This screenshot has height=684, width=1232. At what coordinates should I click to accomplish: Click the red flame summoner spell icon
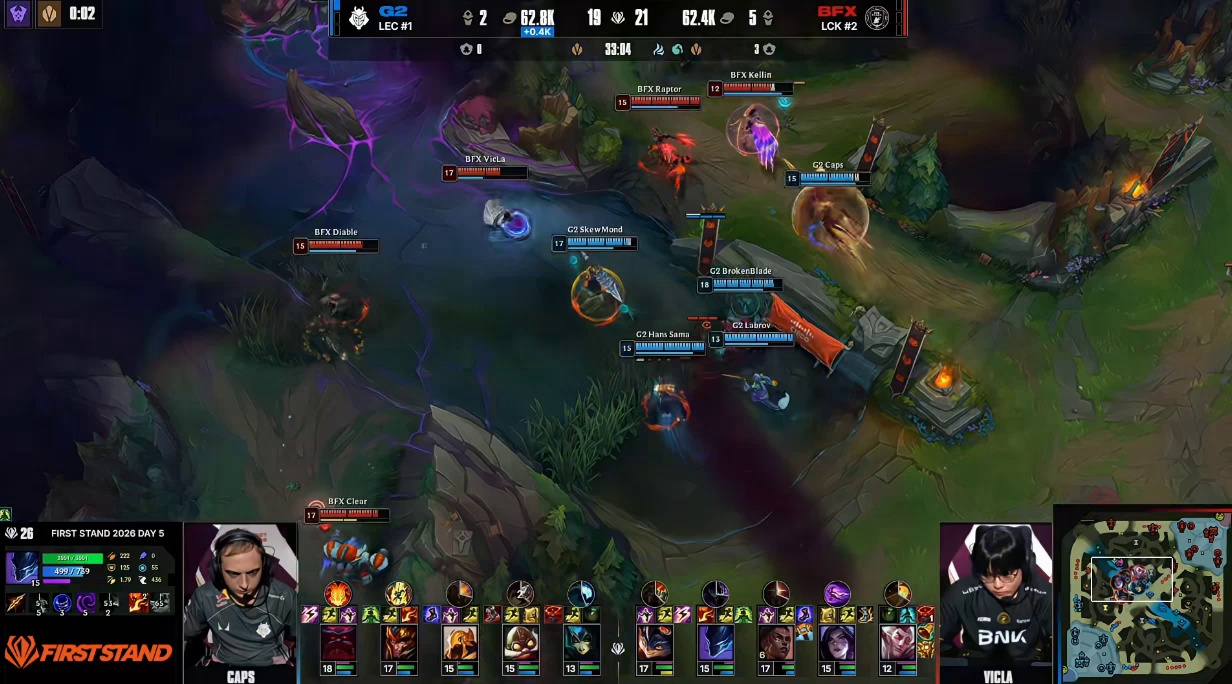point(138,603)
